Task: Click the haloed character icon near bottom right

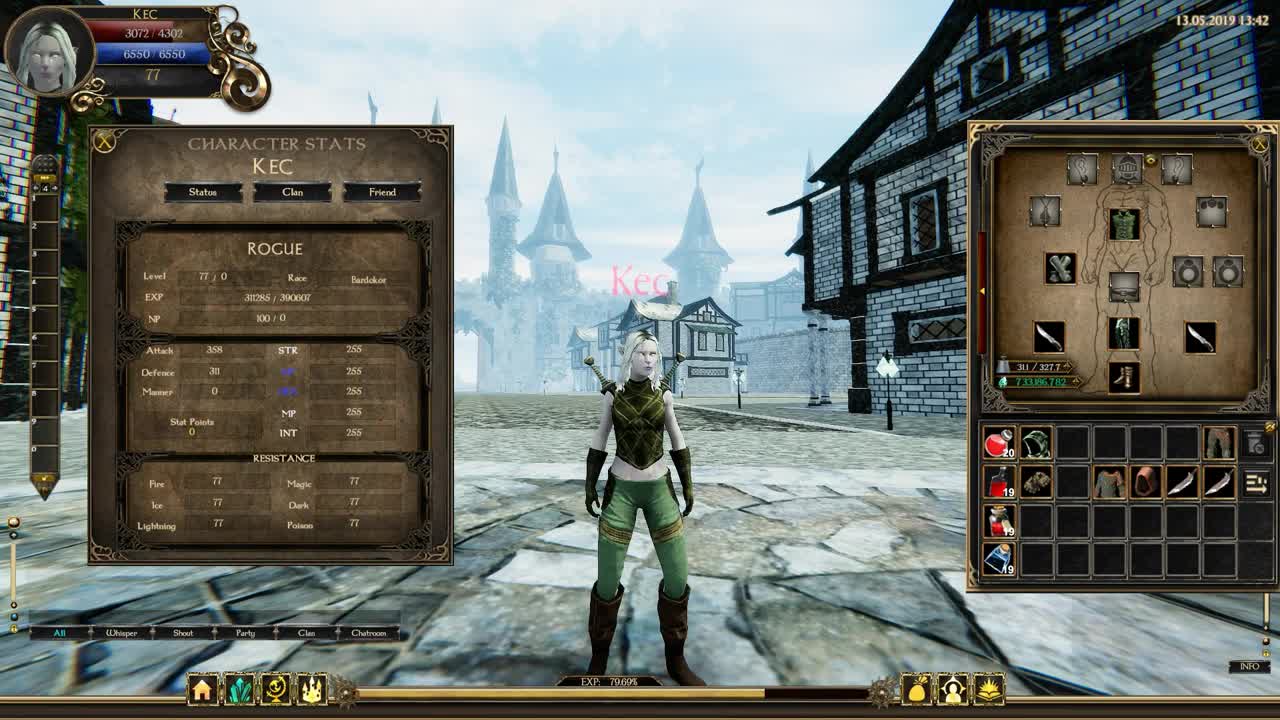Action: coord(954,688)
